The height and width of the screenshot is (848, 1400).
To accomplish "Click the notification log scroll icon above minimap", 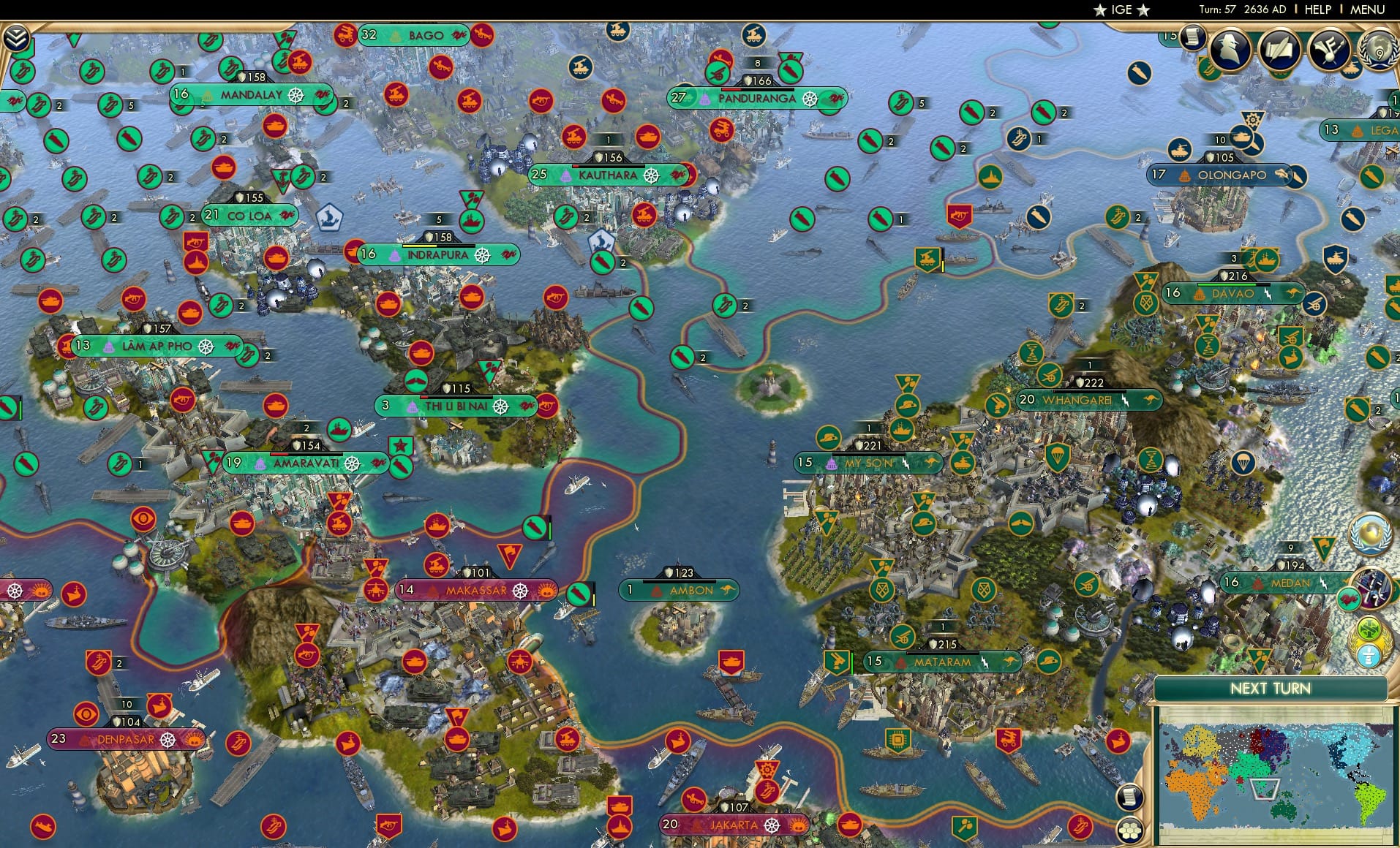I will 1130,798.
